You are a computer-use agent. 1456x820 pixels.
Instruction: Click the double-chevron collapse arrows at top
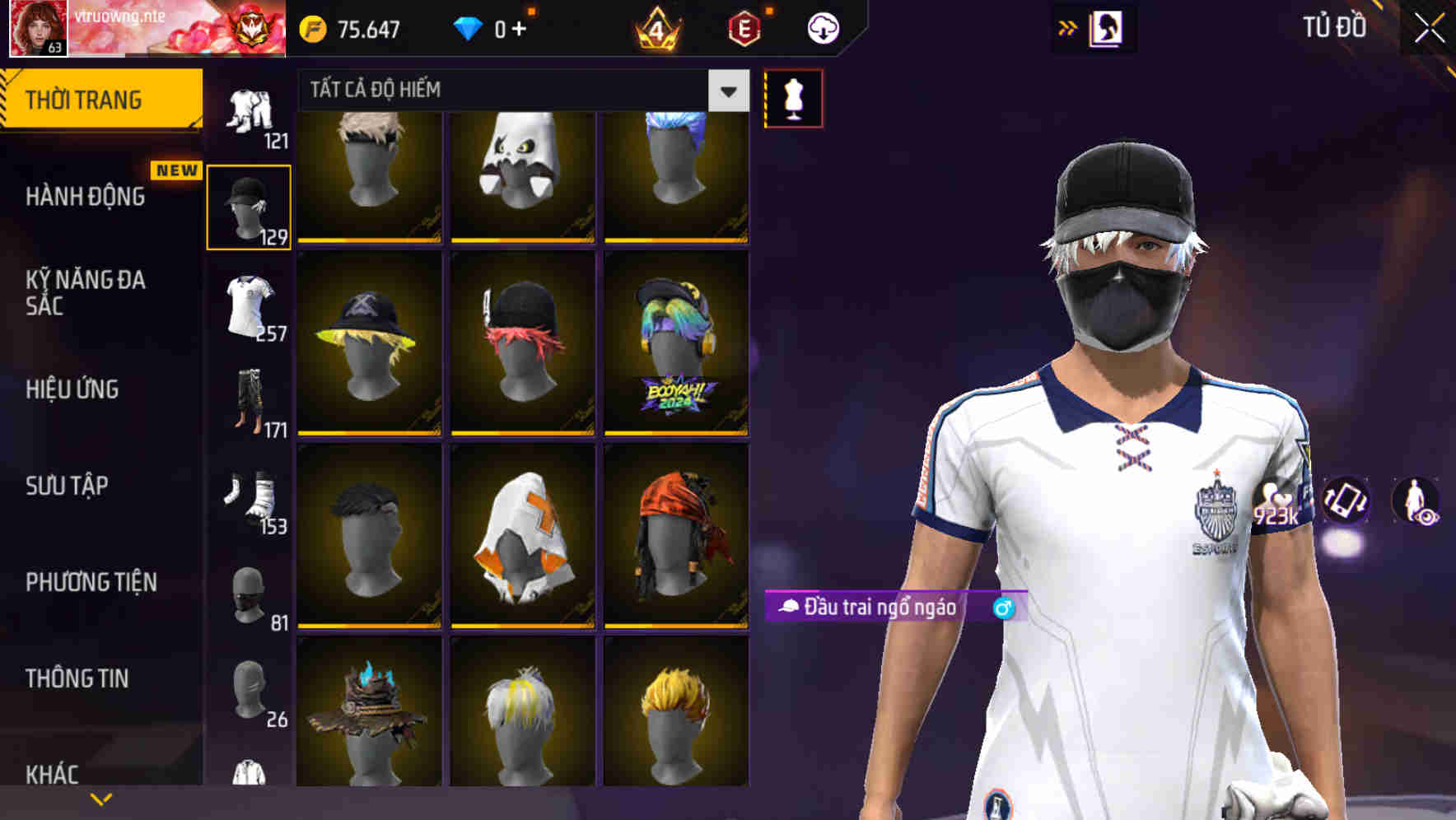click(x=1066, y=27)
